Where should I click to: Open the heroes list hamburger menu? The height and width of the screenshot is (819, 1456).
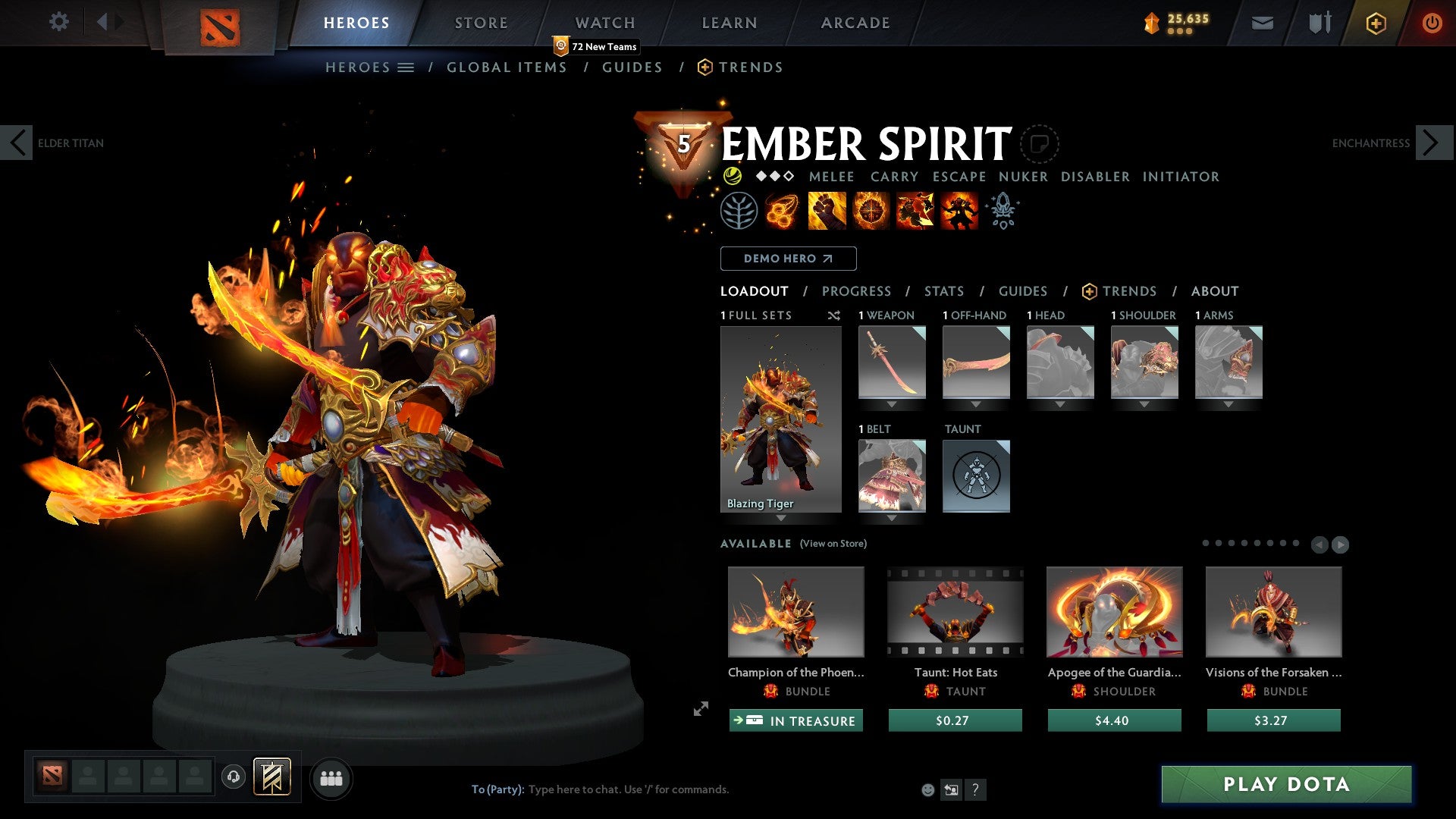coord(406,67)
